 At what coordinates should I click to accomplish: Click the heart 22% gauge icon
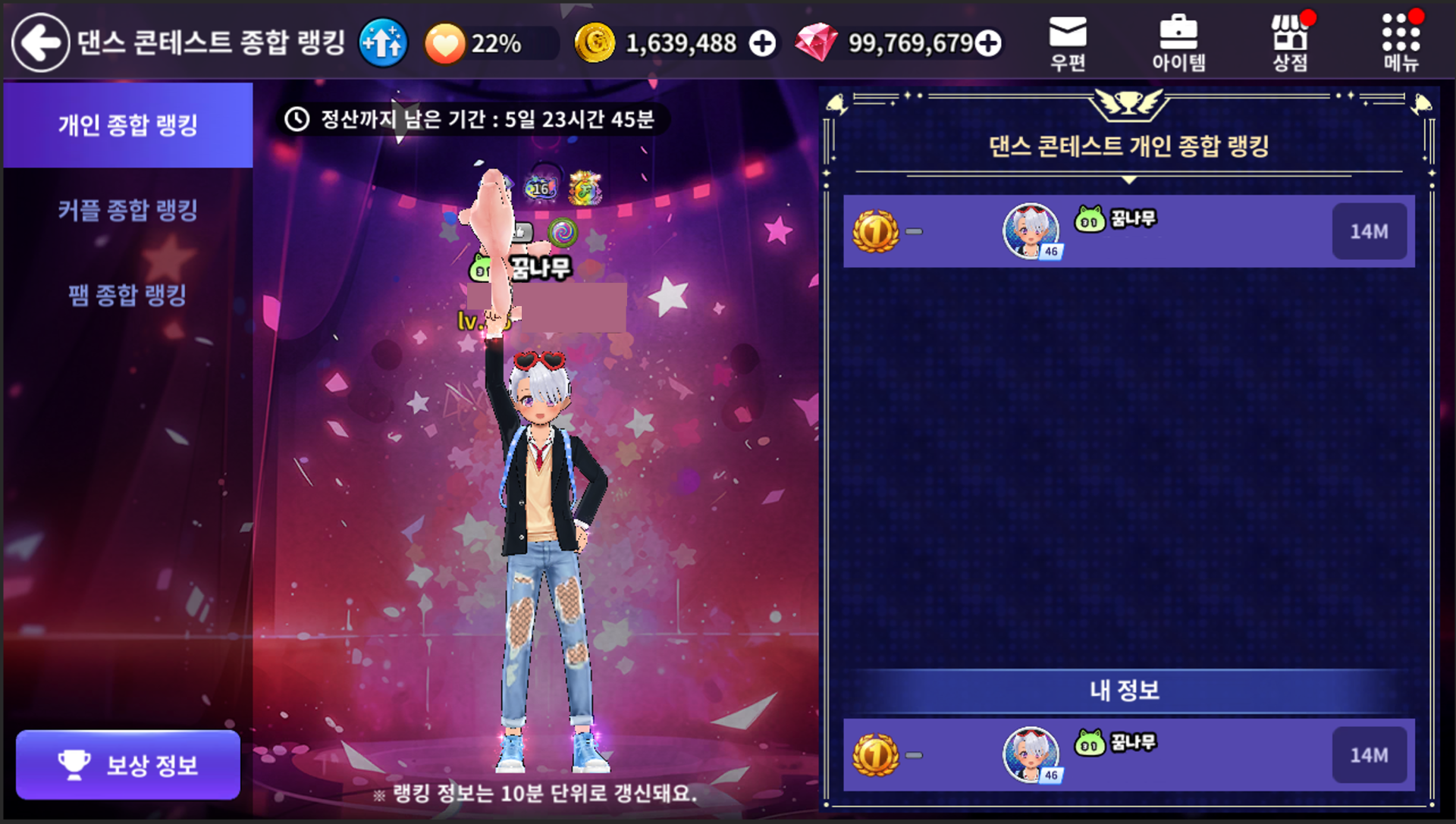click(x=444, y=43)
